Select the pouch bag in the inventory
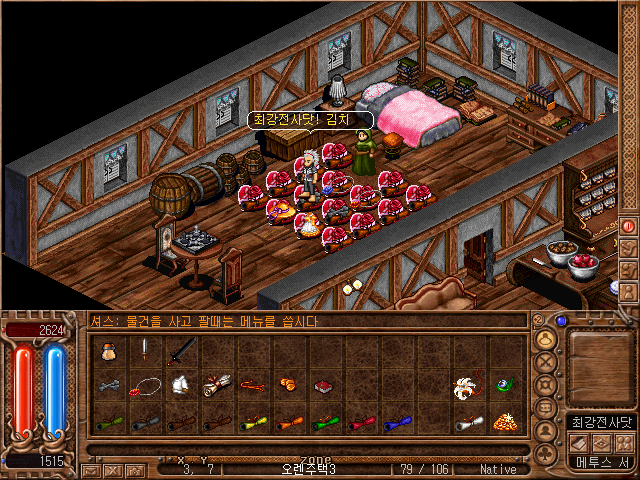 [108, 352]
